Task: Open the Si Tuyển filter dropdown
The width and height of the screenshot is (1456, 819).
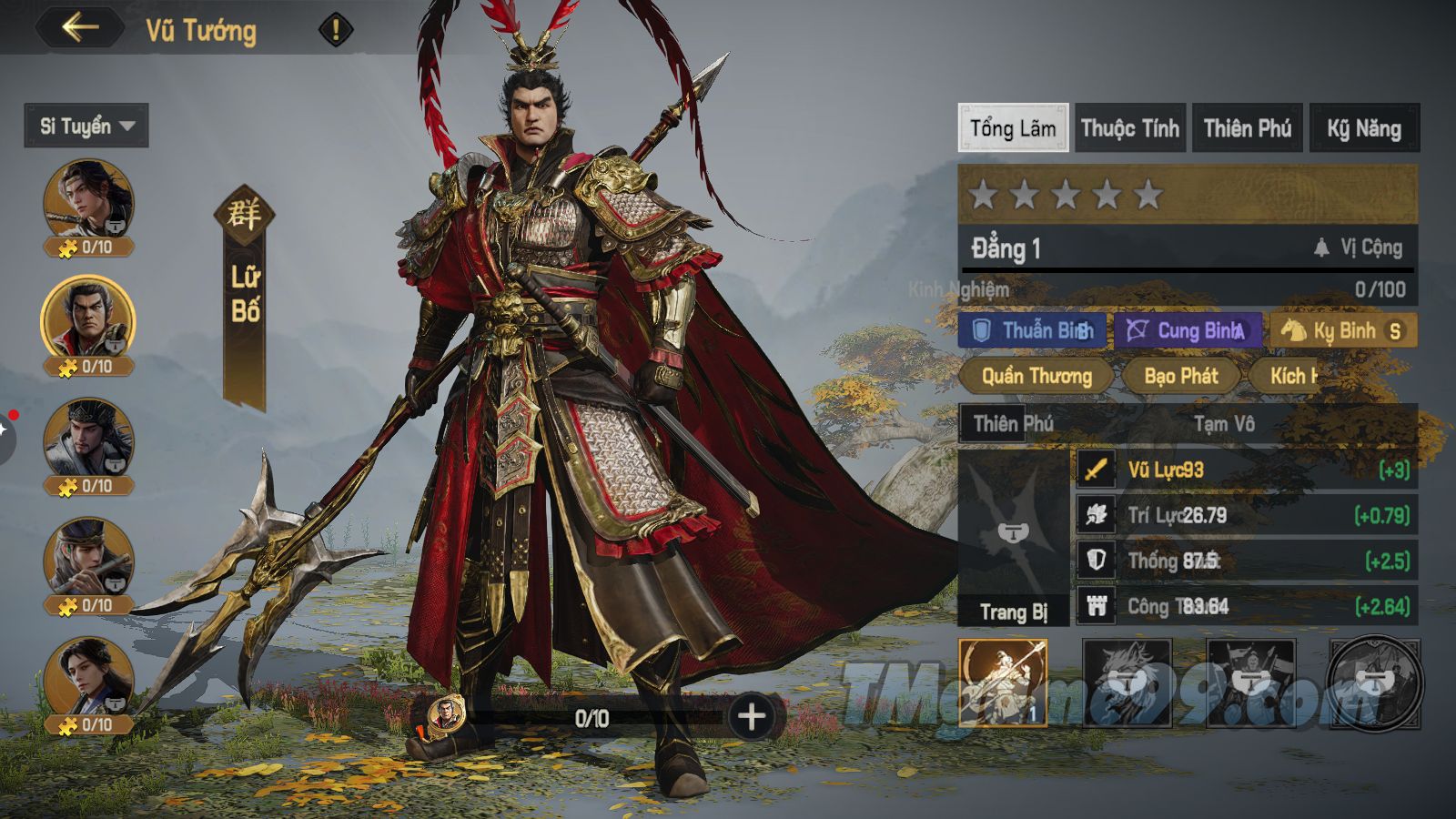Action: (x=86, y=126)
